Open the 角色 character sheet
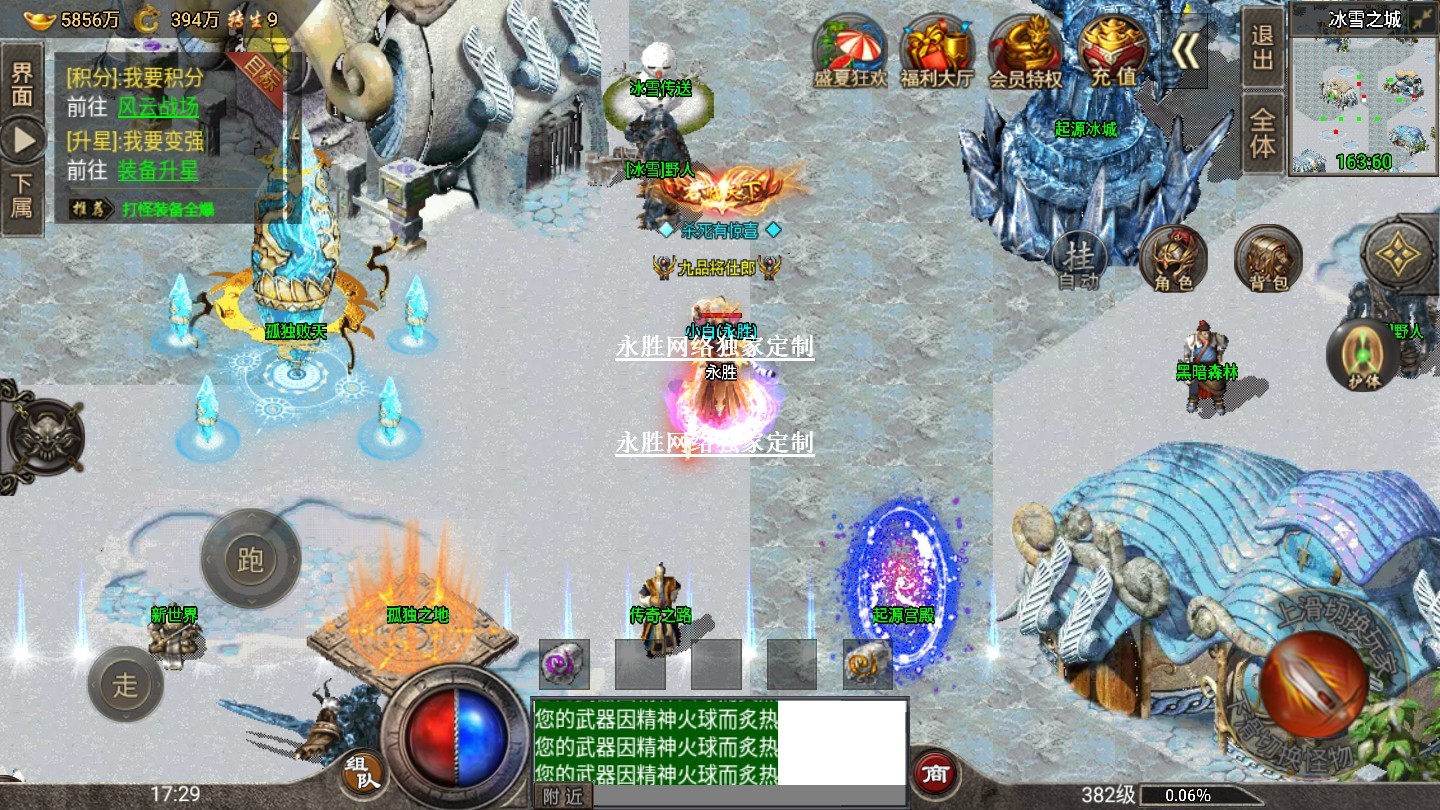 (1173, 259)
